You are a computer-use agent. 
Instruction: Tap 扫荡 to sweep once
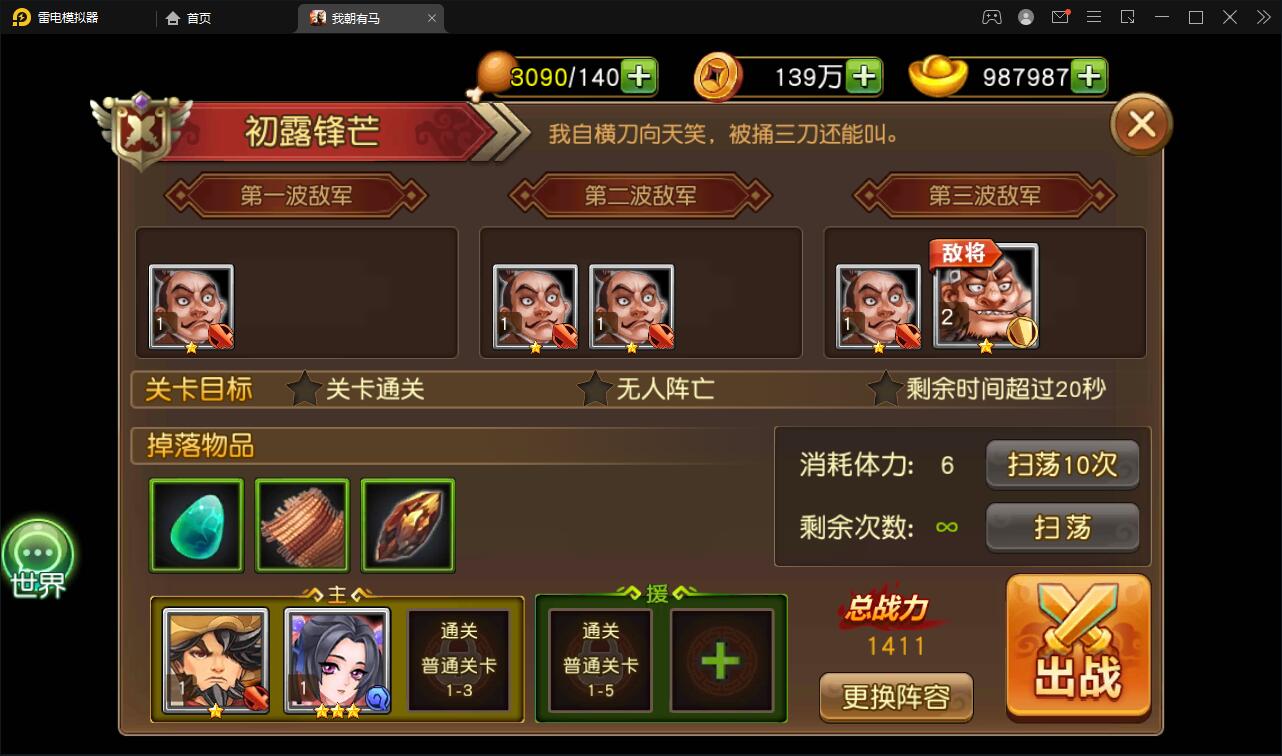pos(1062,527)
